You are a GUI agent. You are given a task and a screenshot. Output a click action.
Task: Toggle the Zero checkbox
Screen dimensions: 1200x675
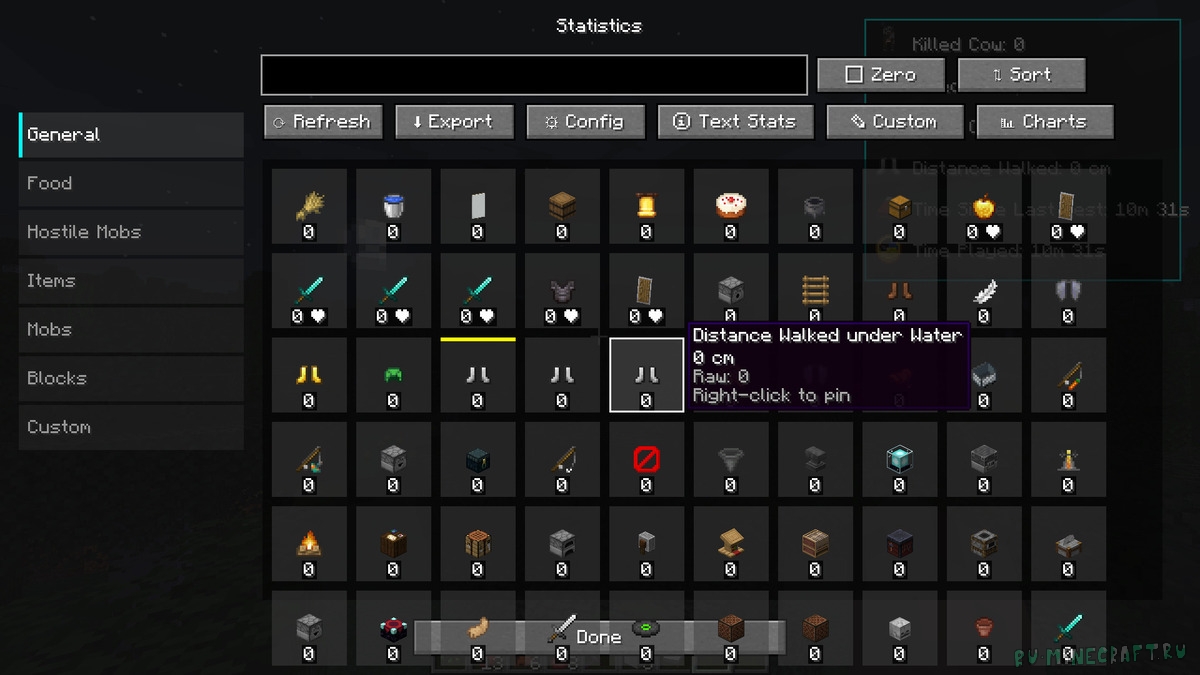880,75
